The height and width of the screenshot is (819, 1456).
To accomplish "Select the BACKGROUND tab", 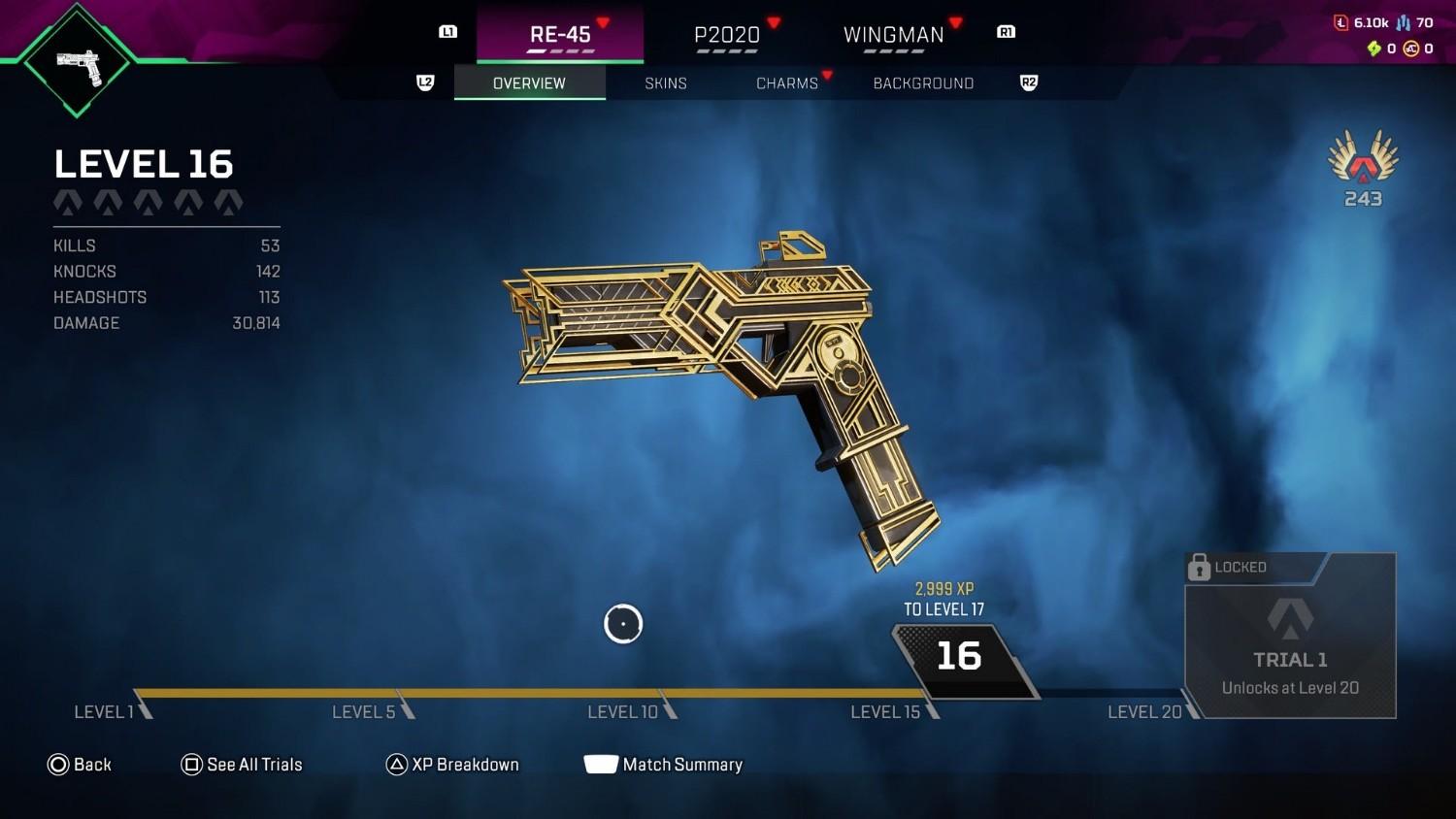I will pos(923,83).
